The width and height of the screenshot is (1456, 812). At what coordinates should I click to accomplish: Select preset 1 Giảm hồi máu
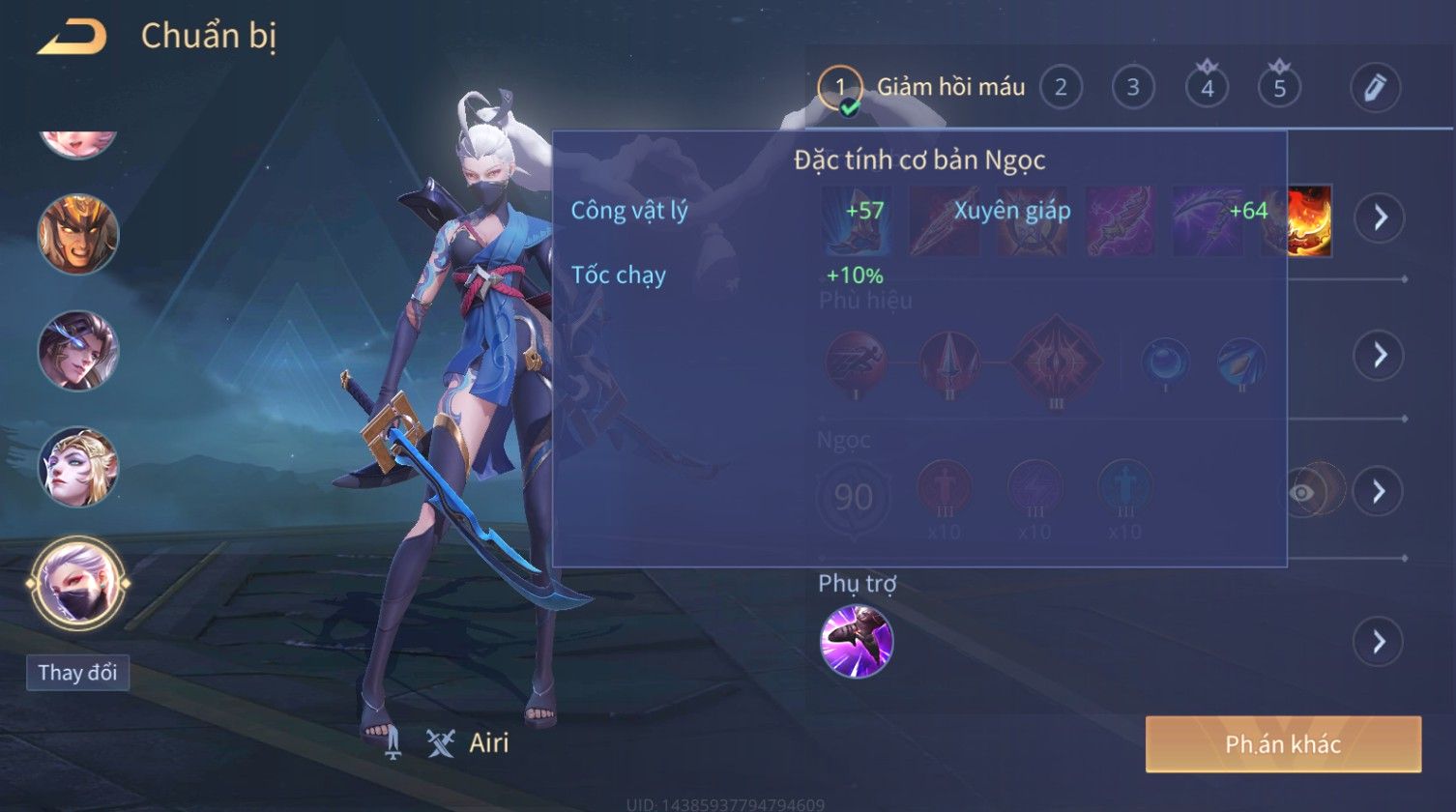tap(839, 88)
